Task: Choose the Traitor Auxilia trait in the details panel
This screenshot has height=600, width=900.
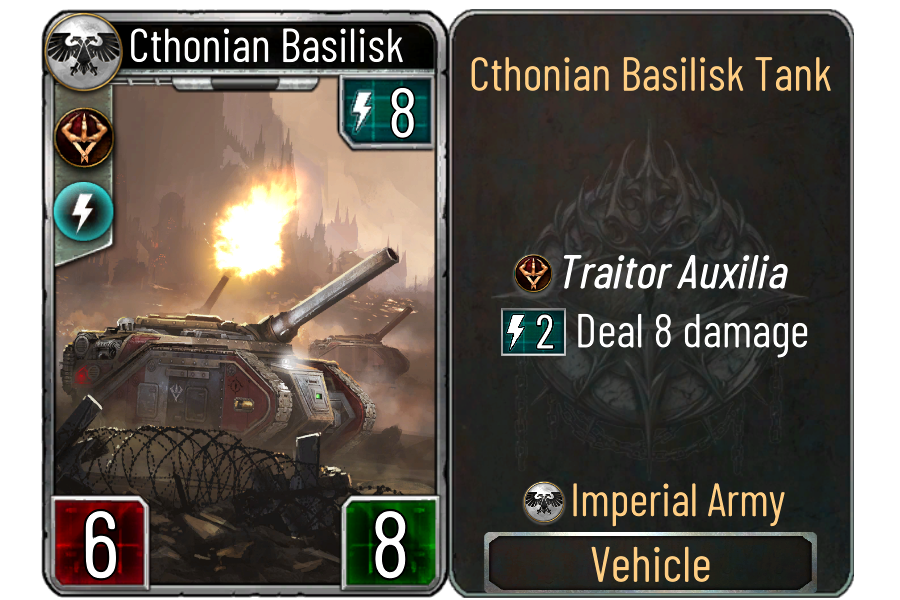Action: pos(651,274)
